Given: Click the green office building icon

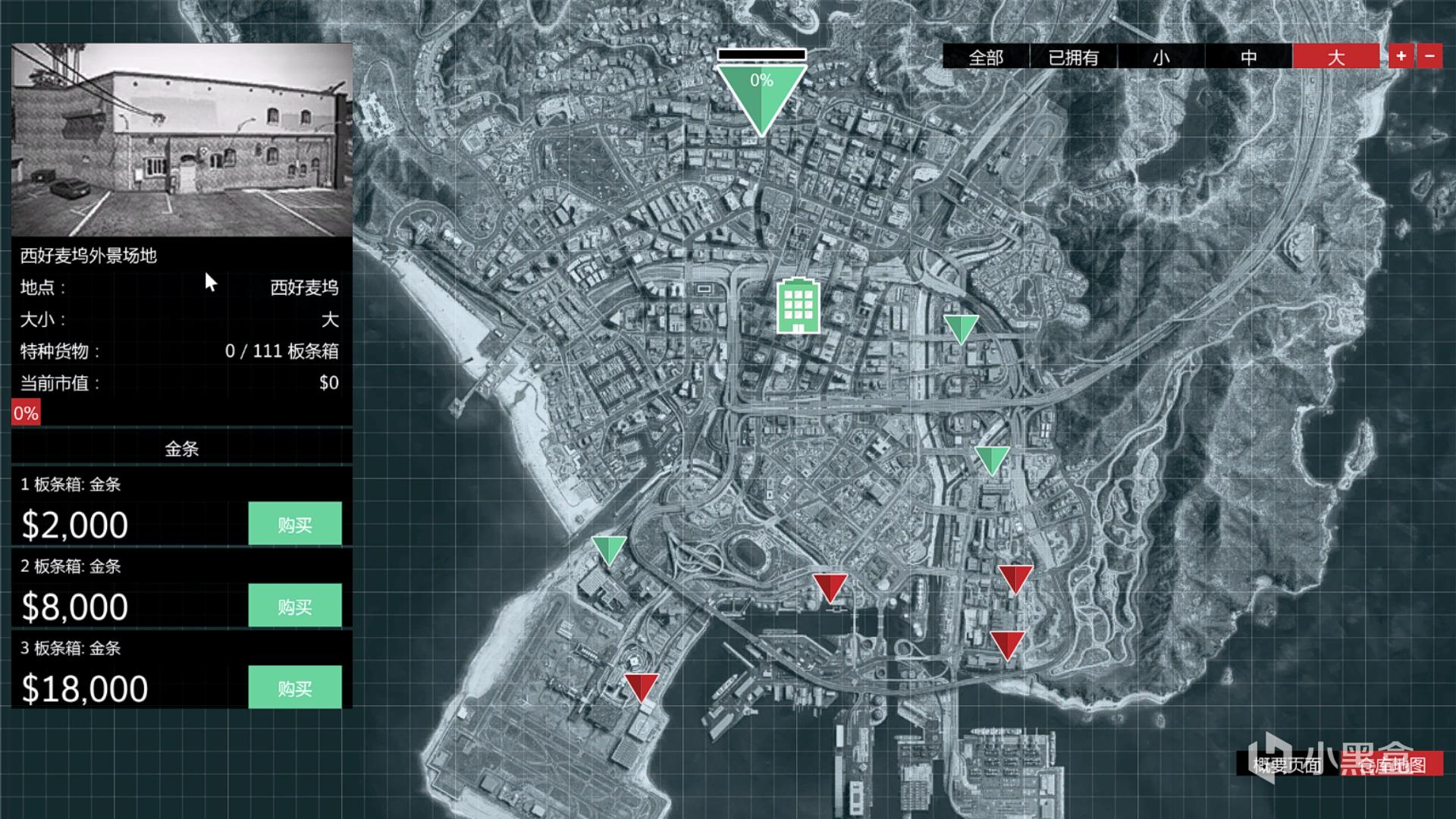Looking at the screenshot, I should [x=797, y=306].
